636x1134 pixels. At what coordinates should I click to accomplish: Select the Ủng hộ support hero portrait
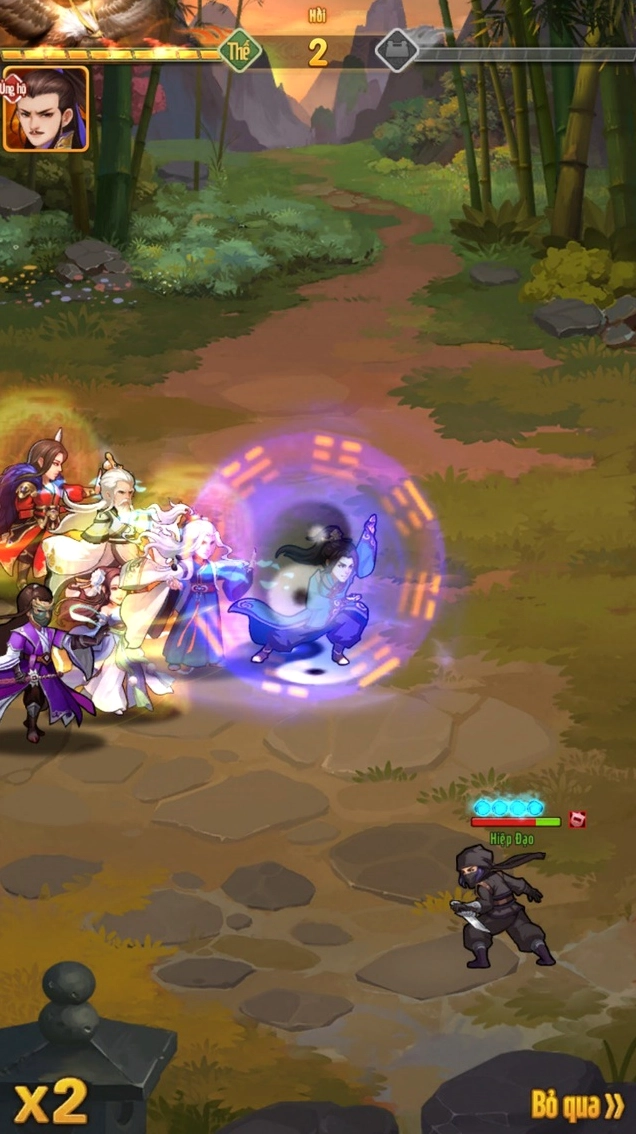[46, 109]
